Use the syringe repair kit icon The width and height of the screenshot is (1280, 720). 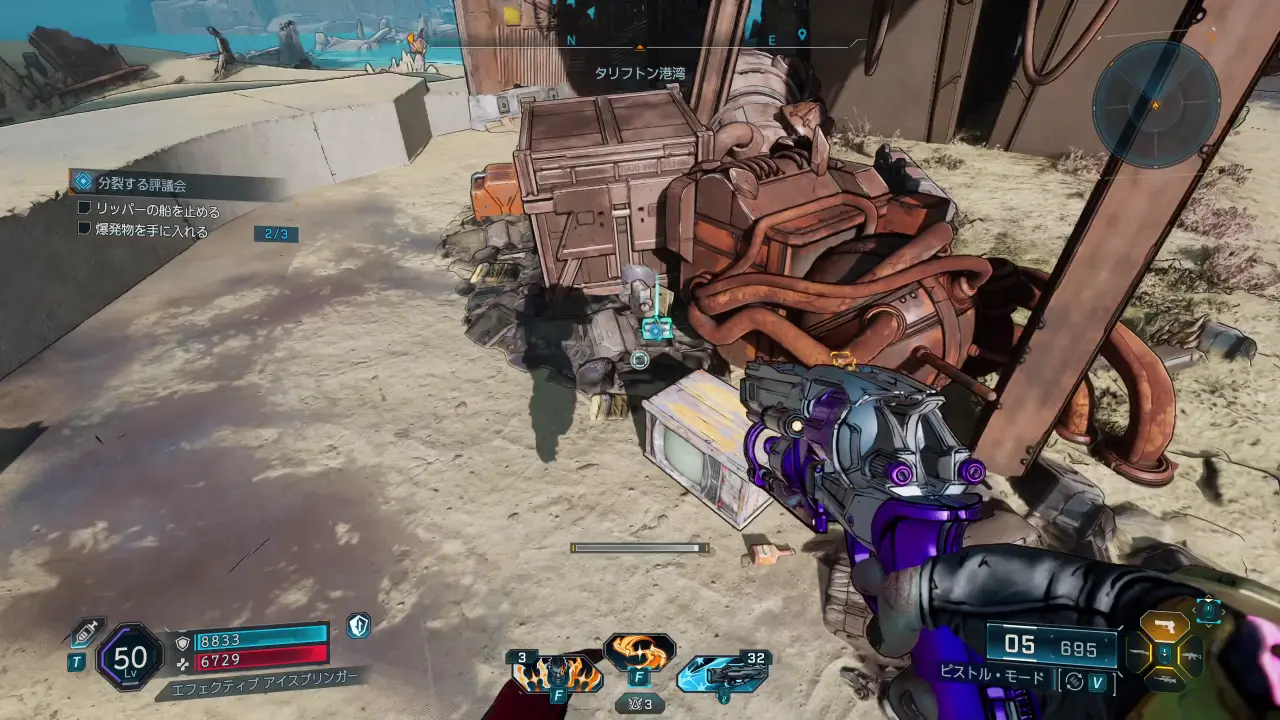click(86, 632)
